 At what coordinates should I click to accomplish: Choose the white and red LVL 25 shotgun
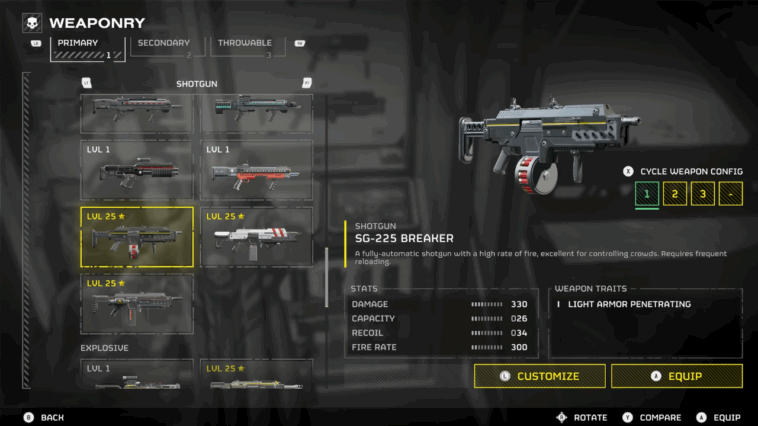tap(256, 237)
